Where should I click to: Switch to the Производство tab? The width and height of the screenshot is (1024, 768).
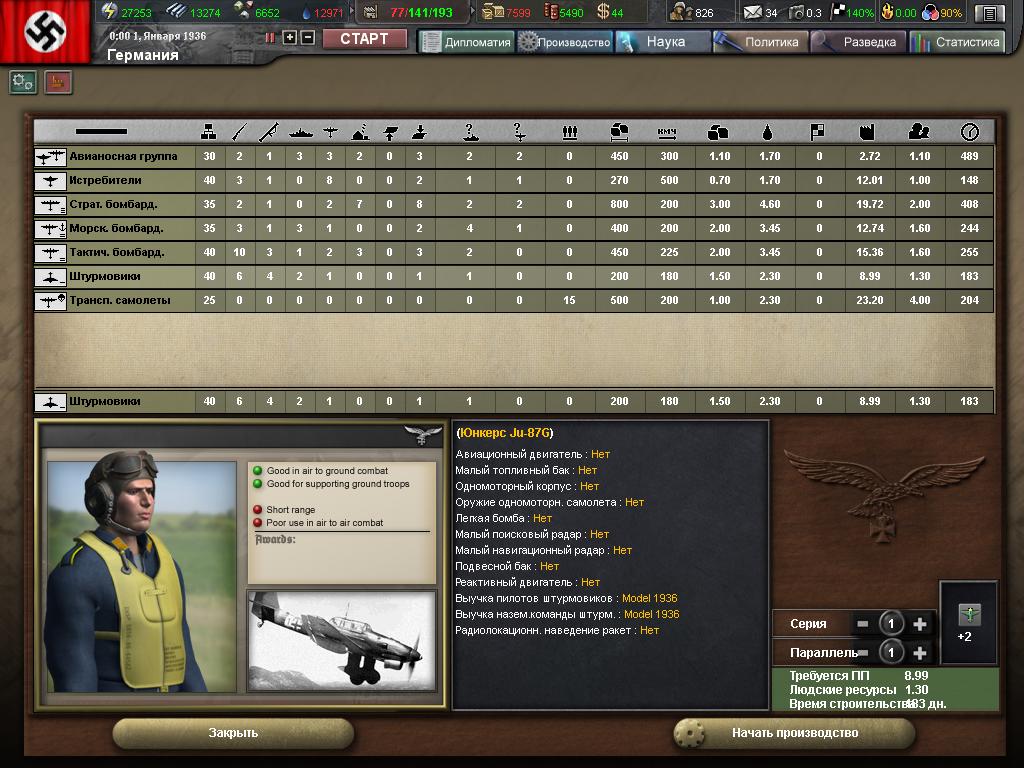[x=565, y=42]
